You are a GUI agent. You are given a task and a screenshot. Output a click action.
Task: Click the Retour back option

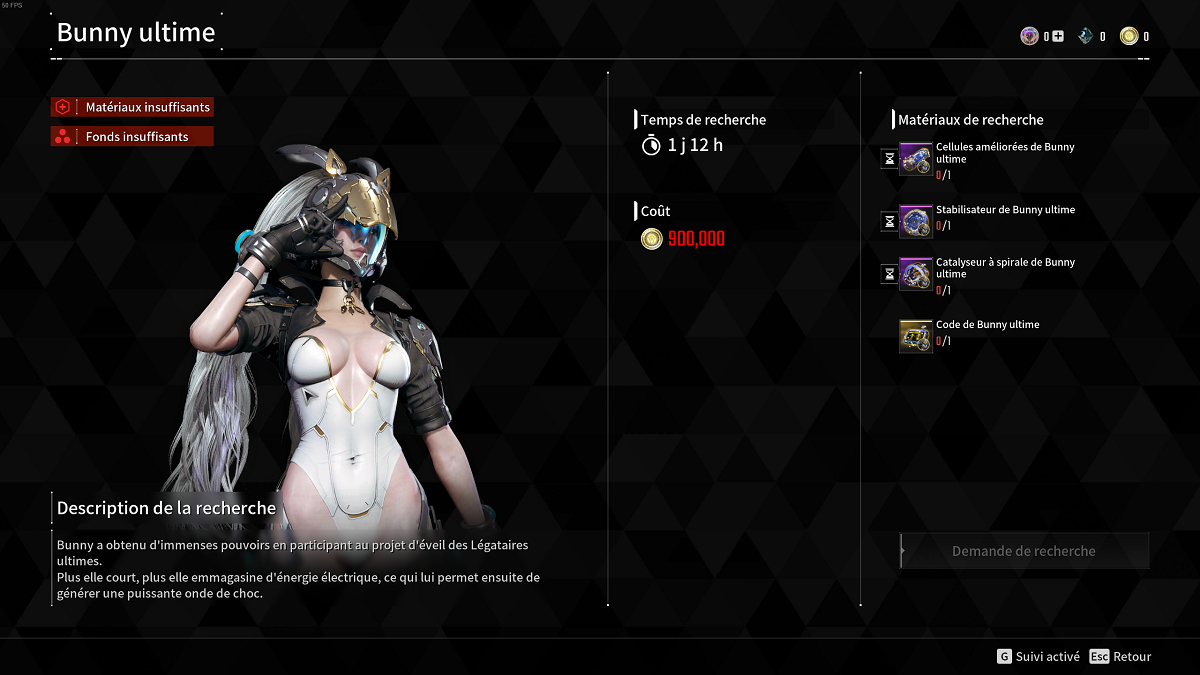1121,657
